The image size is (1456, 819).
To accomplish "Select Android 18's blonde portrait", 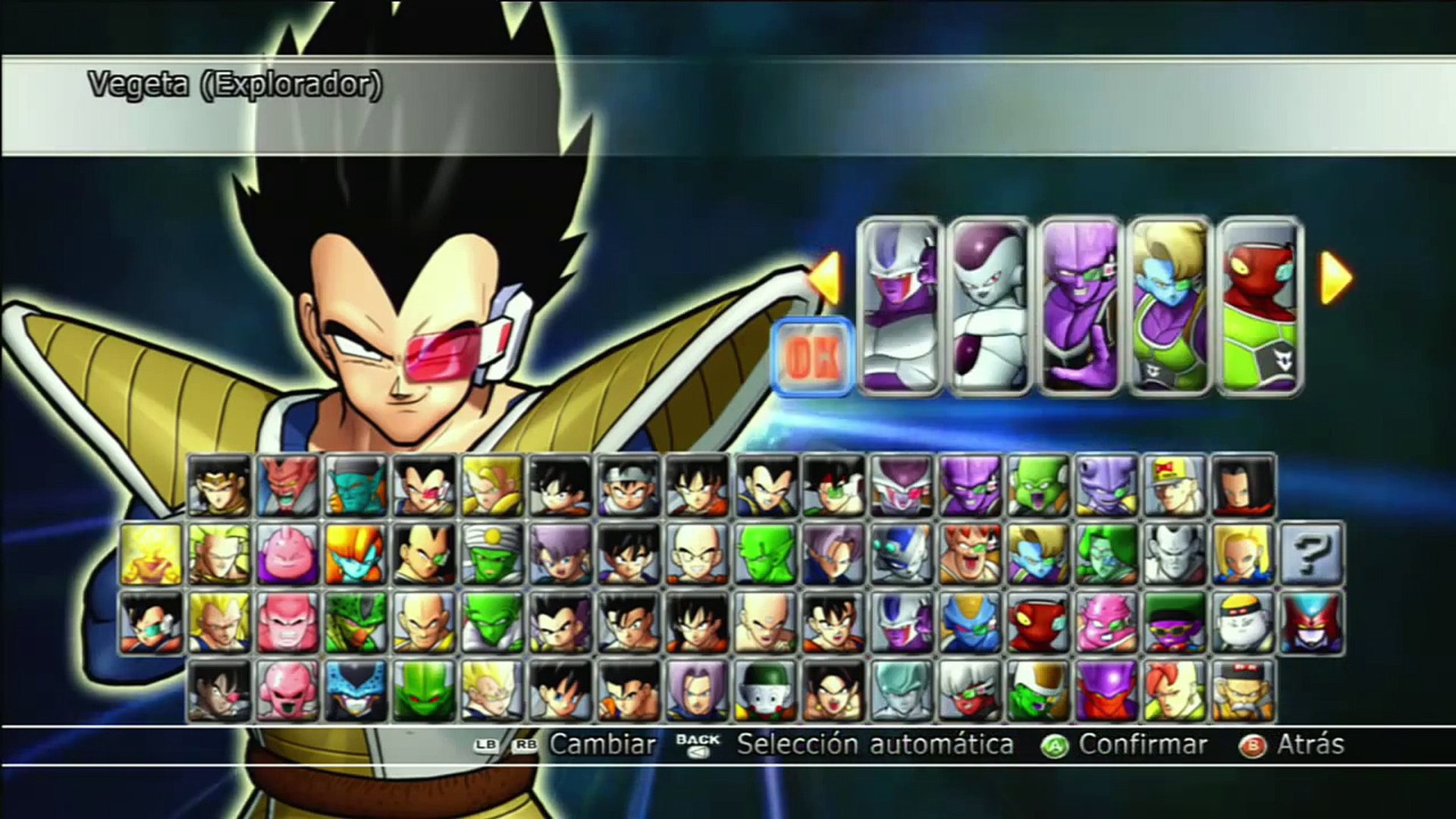I will (1243, 554).
